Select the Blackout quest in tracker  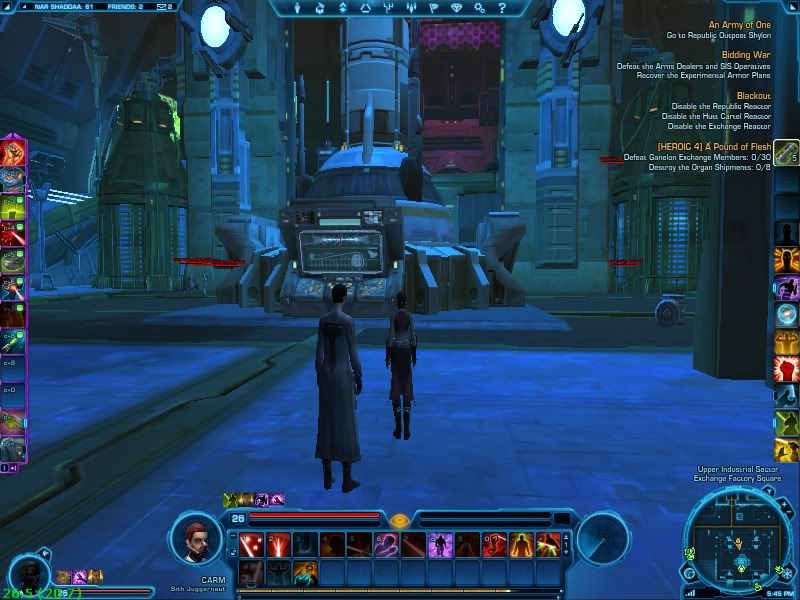tap(753, 96)
